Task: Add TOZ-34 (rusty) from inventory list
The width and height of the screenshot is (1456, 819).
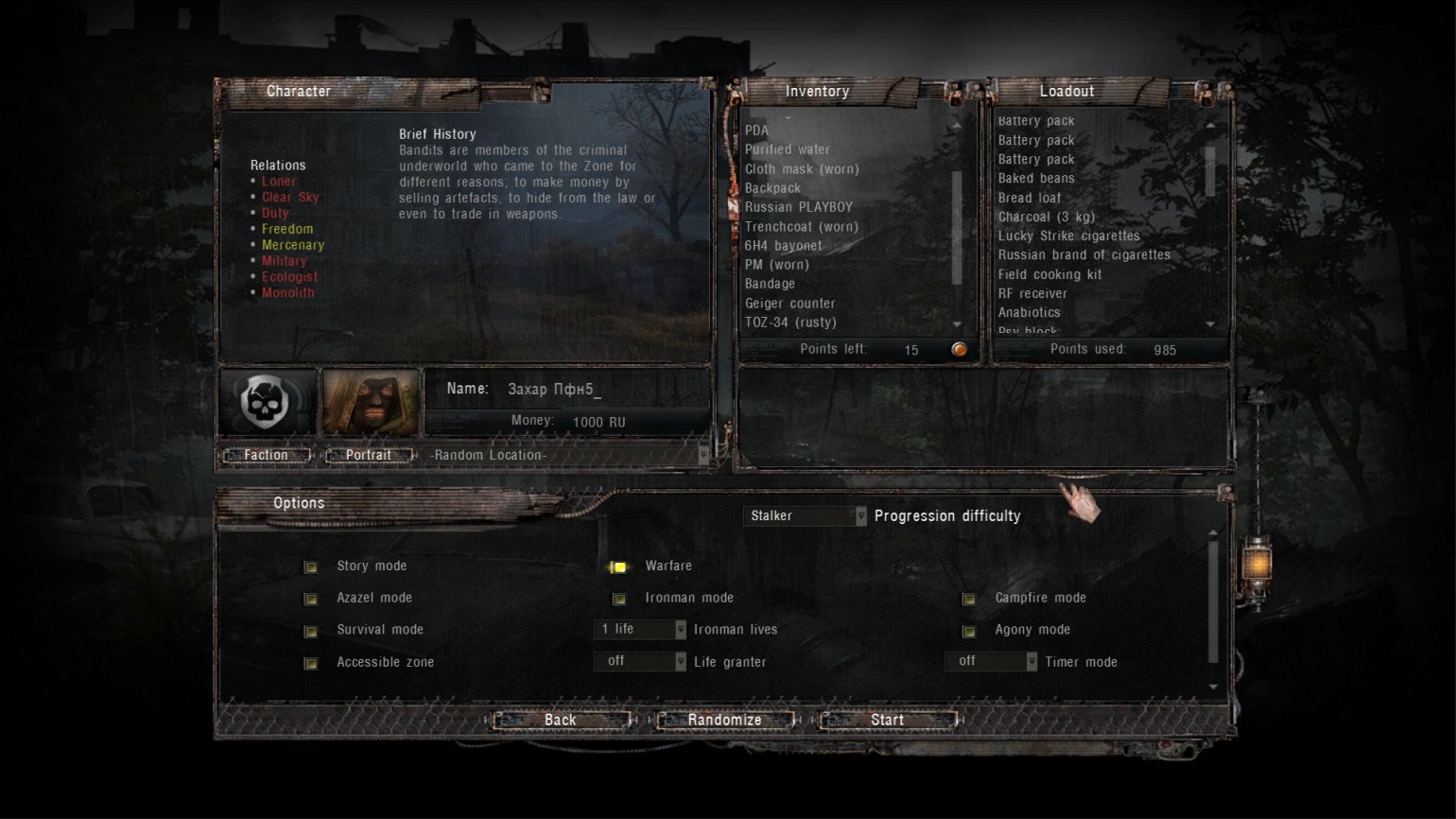Action: click(x=790, y=322)
